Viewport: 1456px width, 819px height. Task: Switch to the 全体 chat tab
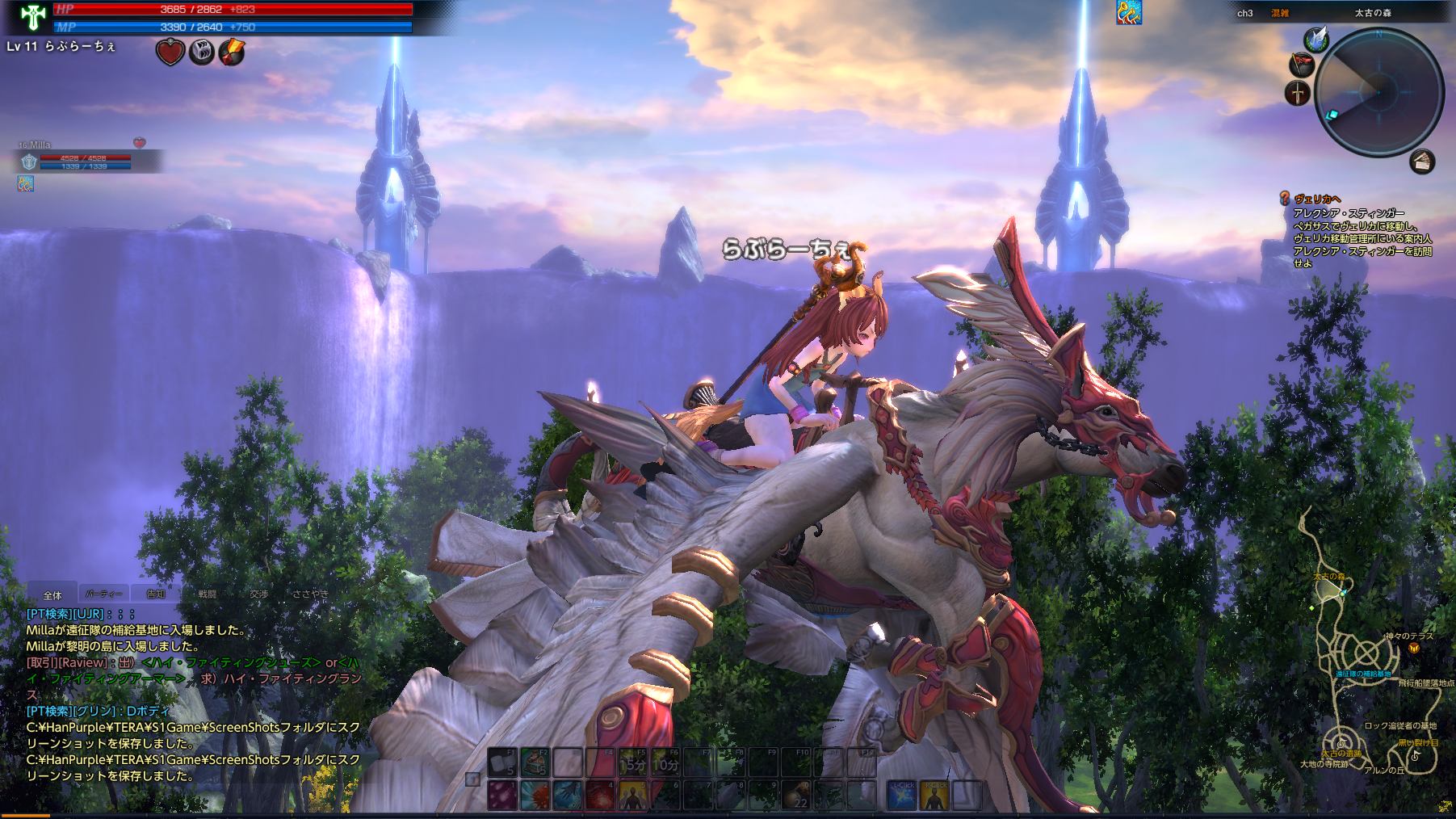[x=52, y=594]
